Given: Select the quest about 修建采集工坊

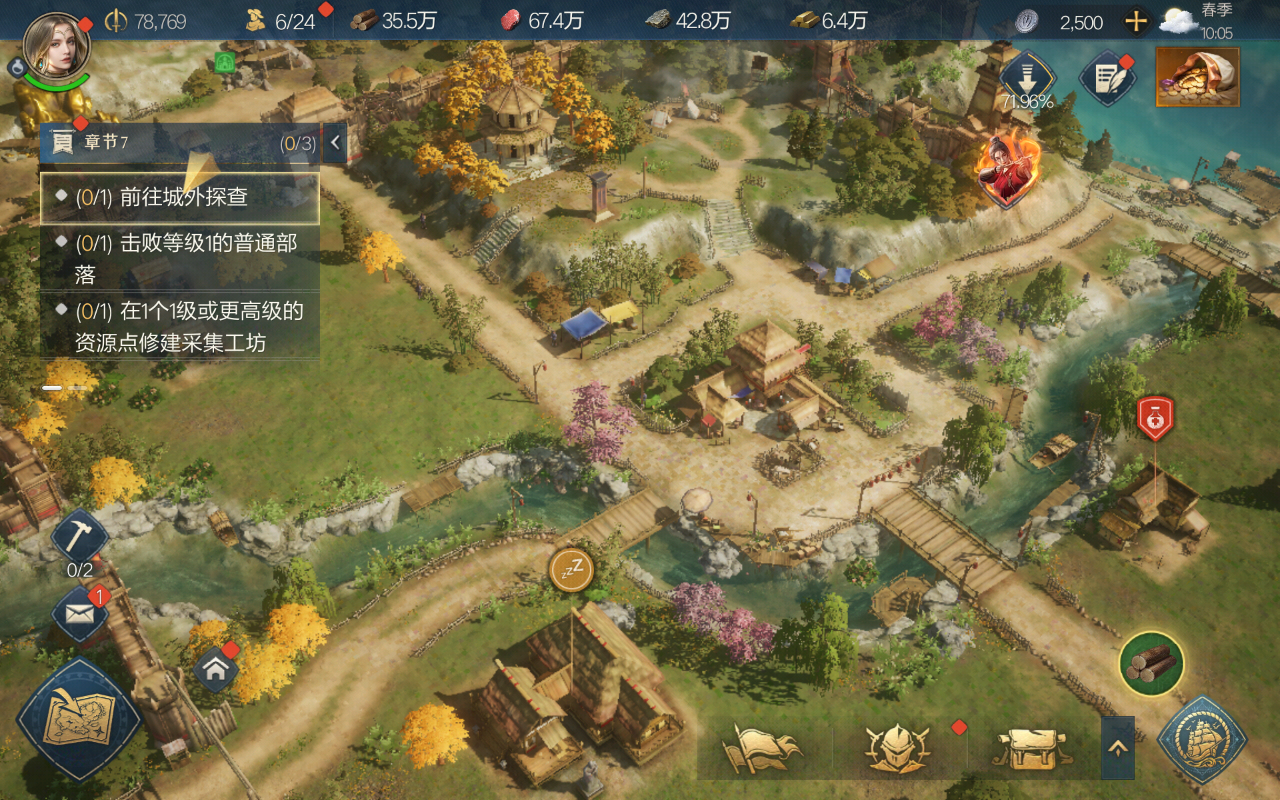Looking at the screenshot, I should 180,327.
